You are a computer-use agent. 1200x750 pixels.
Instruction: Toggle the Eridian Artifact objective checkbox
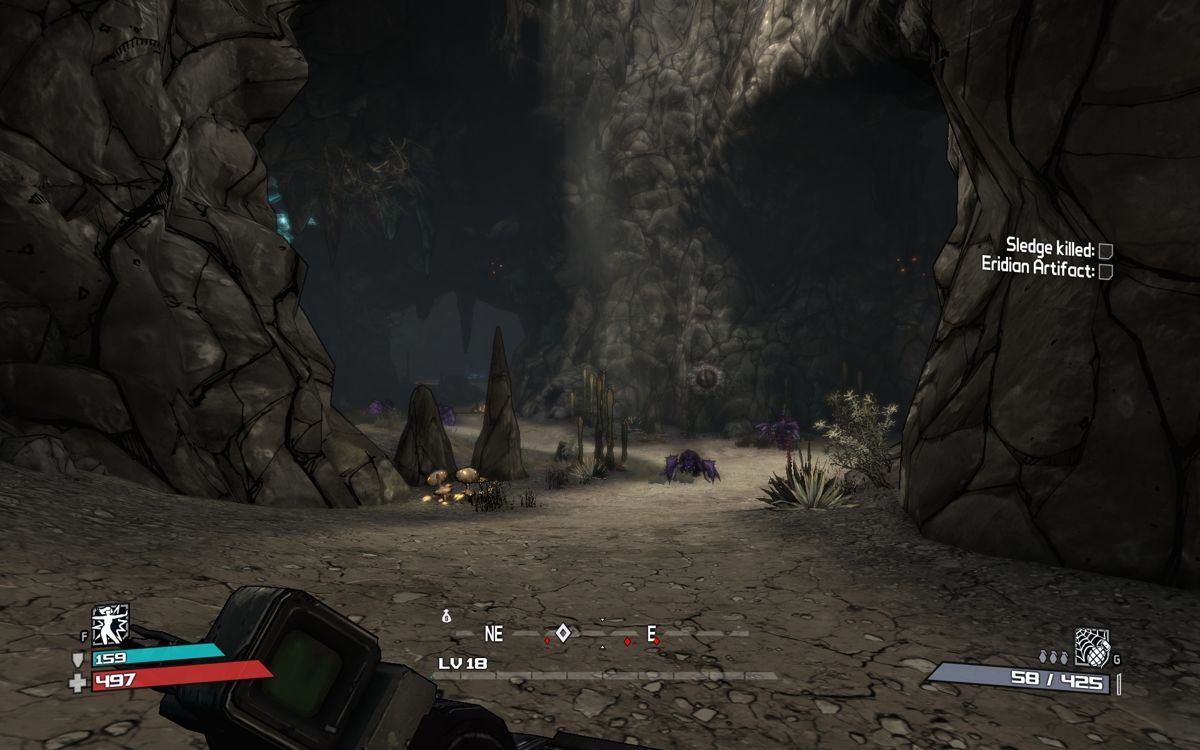tap(1105, 271)
